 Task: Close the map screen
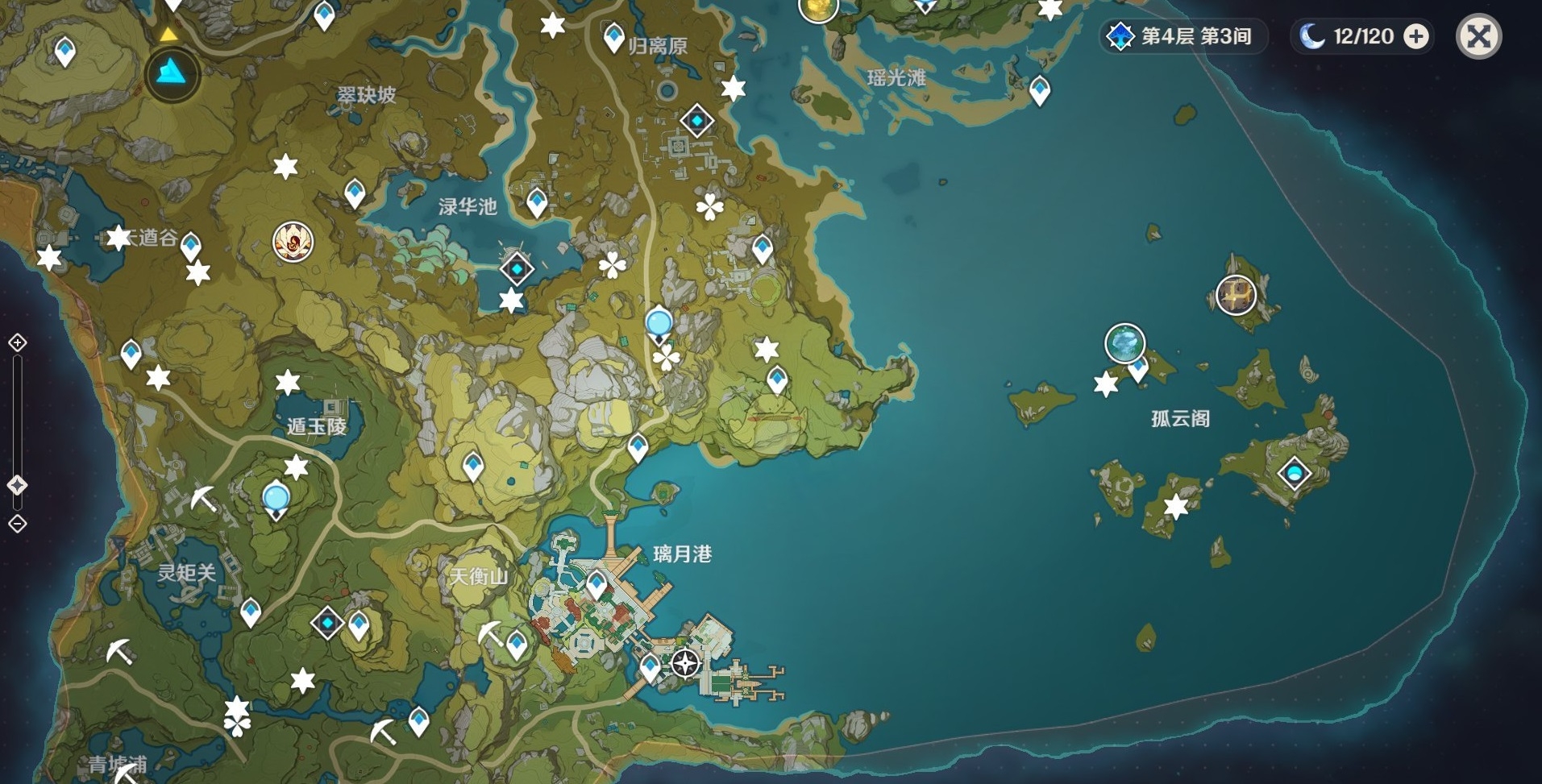[1478, 36]
